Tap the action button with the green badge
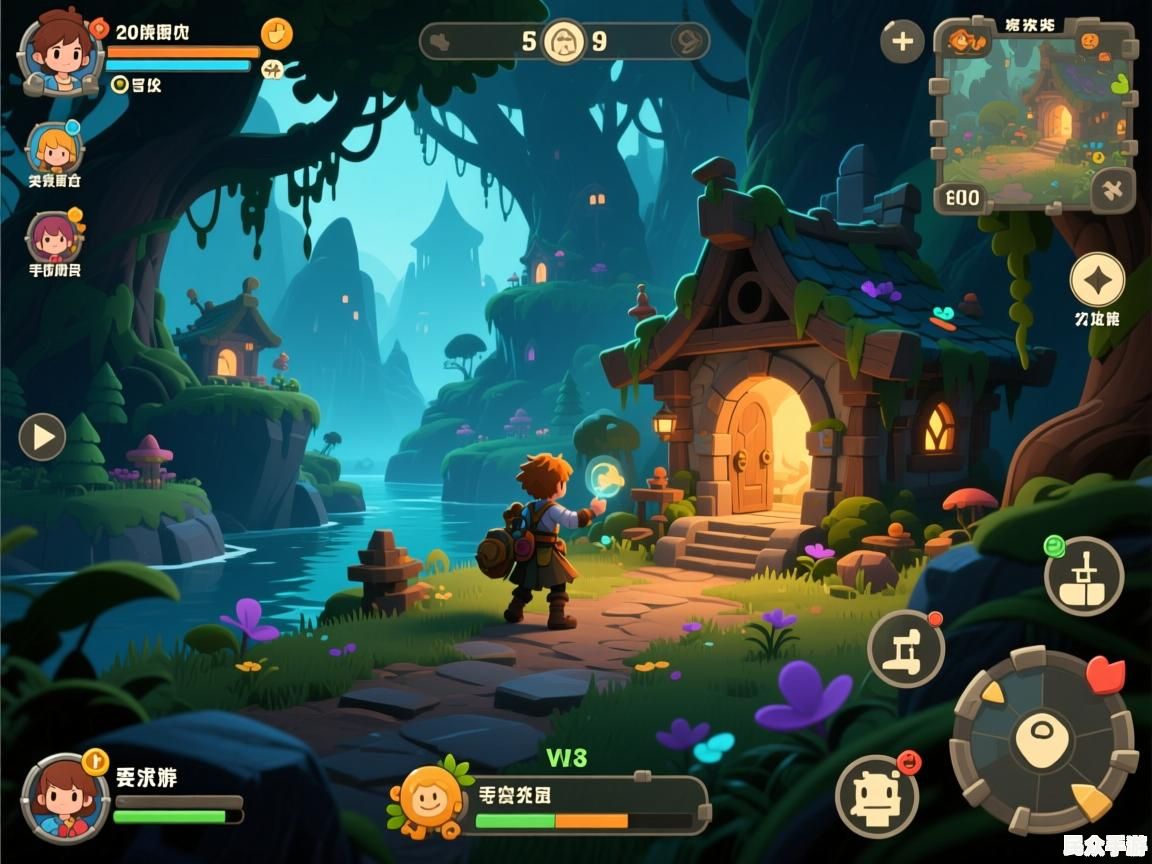This screenshot has width=1152, height=864. tap(1084, 576)
